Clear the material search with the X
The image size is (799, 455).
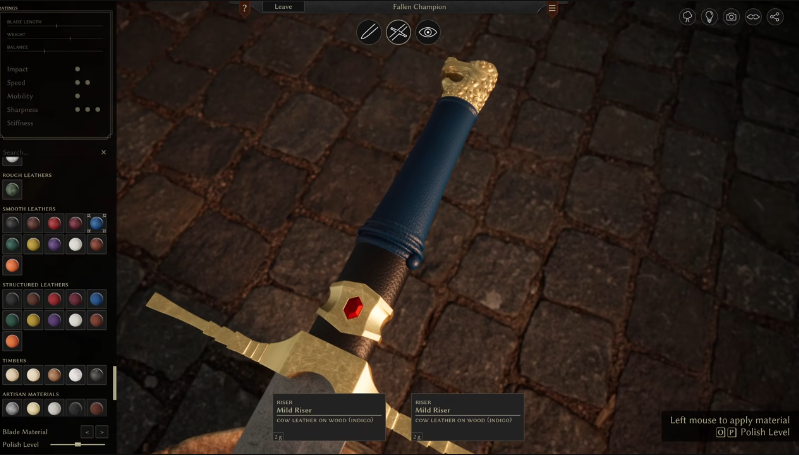coord(104,153)
